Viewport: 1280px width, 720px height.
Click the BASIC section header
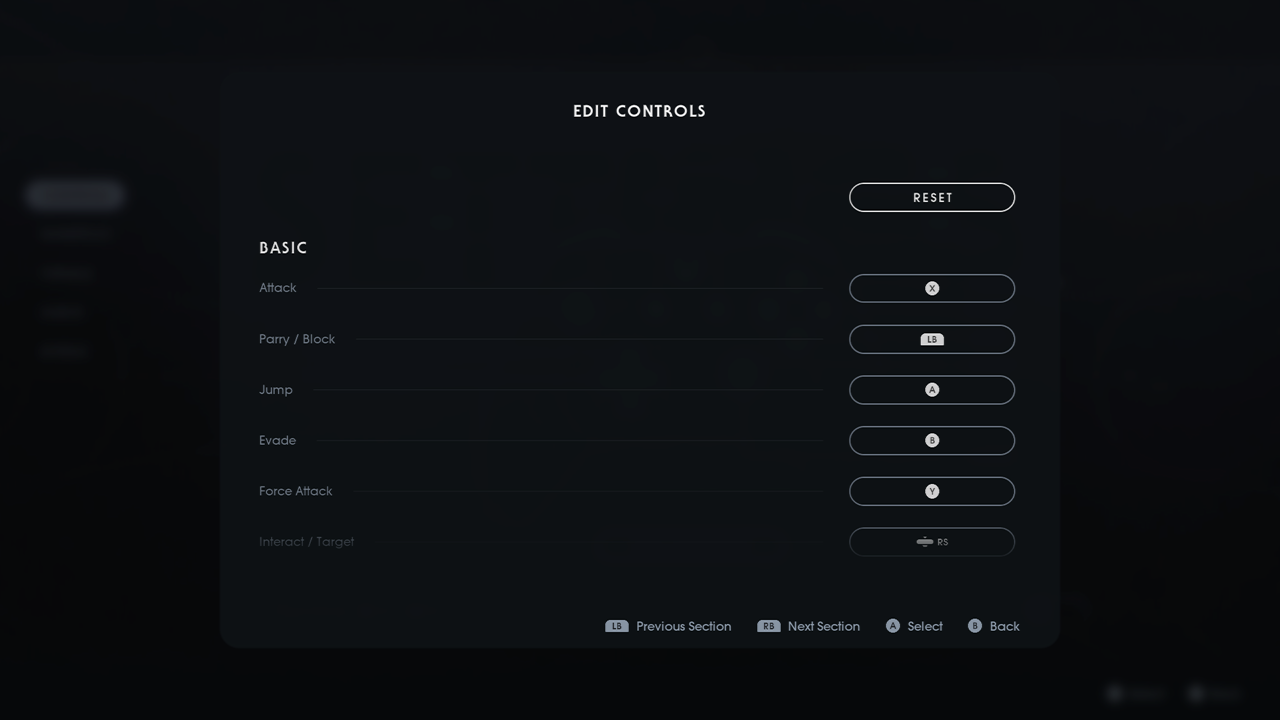coord(283,247)
